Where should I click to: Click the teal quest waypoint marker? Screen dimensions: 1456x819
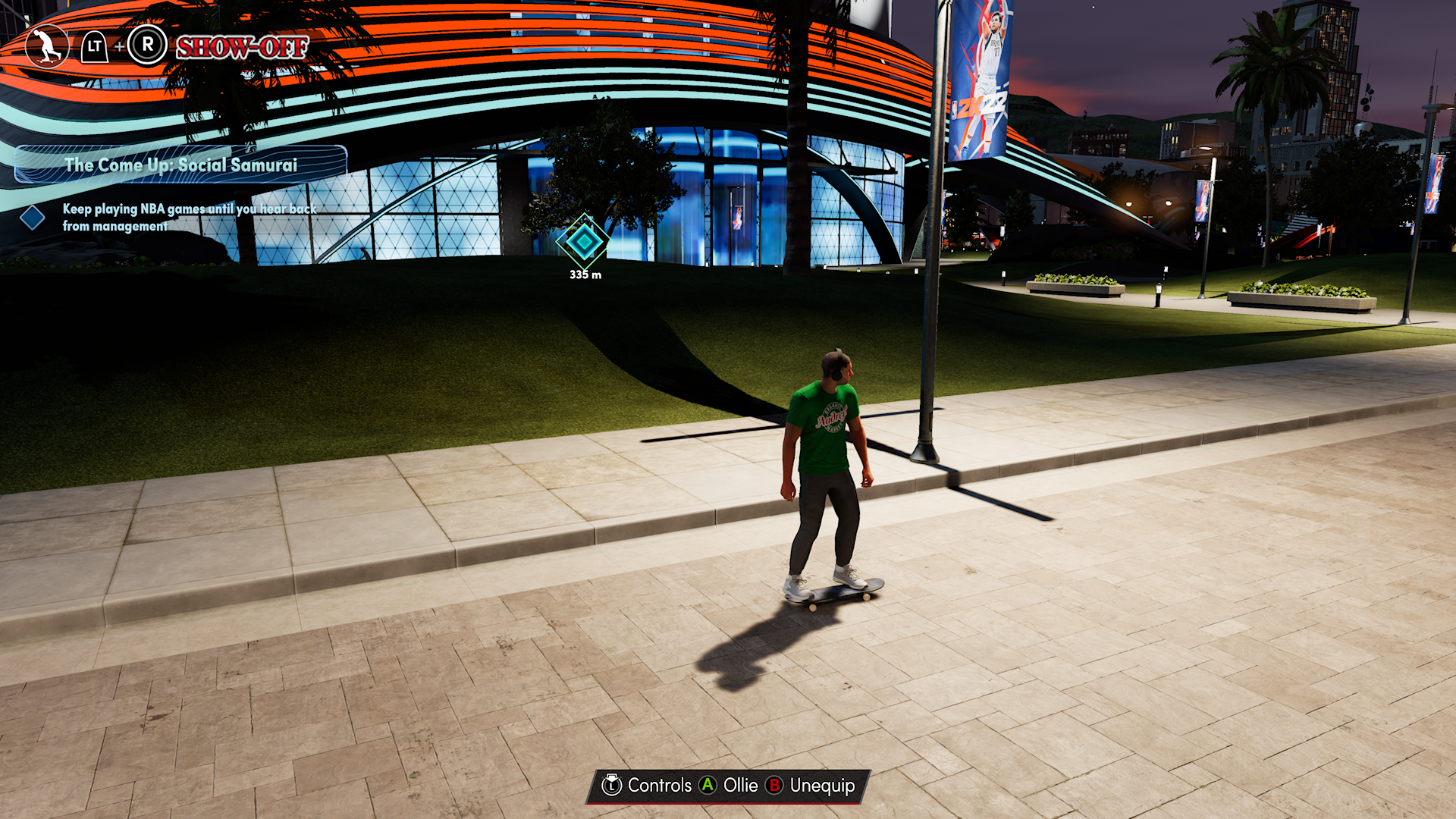pos(584,242)
